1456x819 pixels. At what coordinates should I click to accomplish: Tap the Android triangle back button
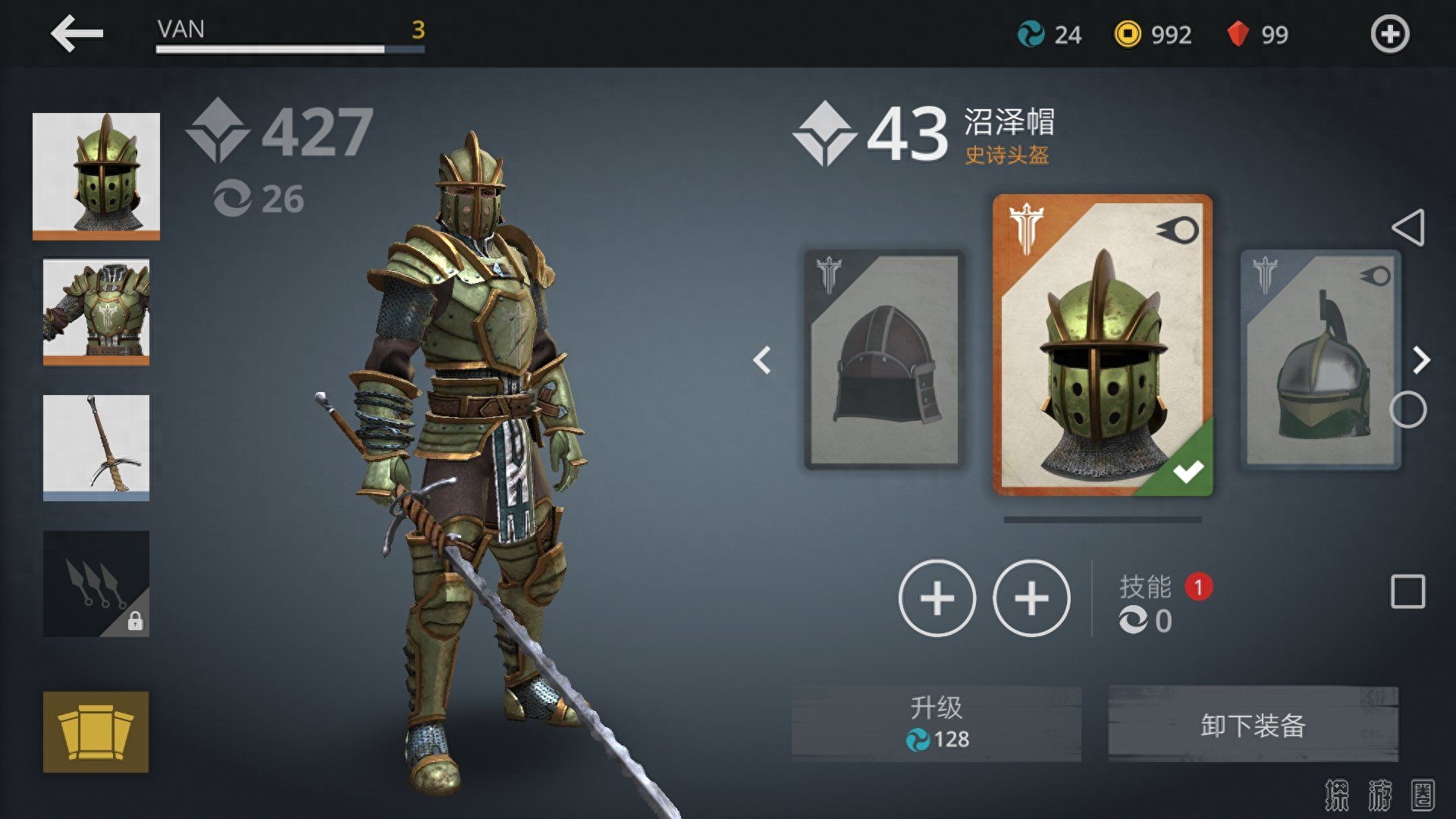(x=1408, y=227)
